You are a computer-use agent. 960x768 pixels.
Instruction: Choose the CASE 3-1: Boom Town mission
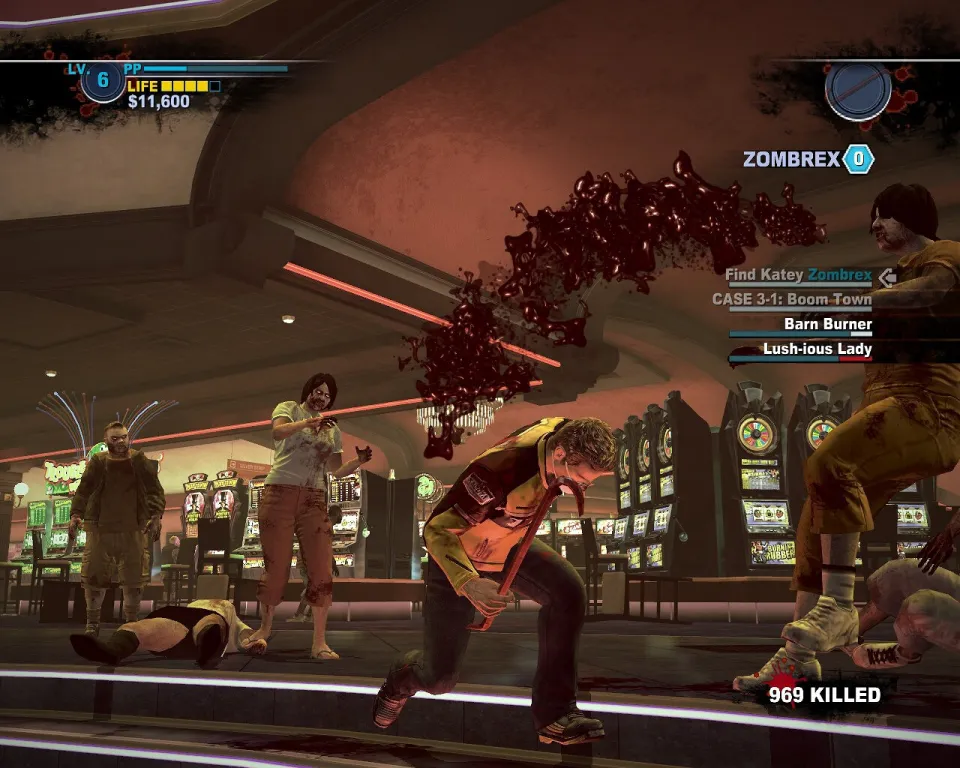click(791, 299)
